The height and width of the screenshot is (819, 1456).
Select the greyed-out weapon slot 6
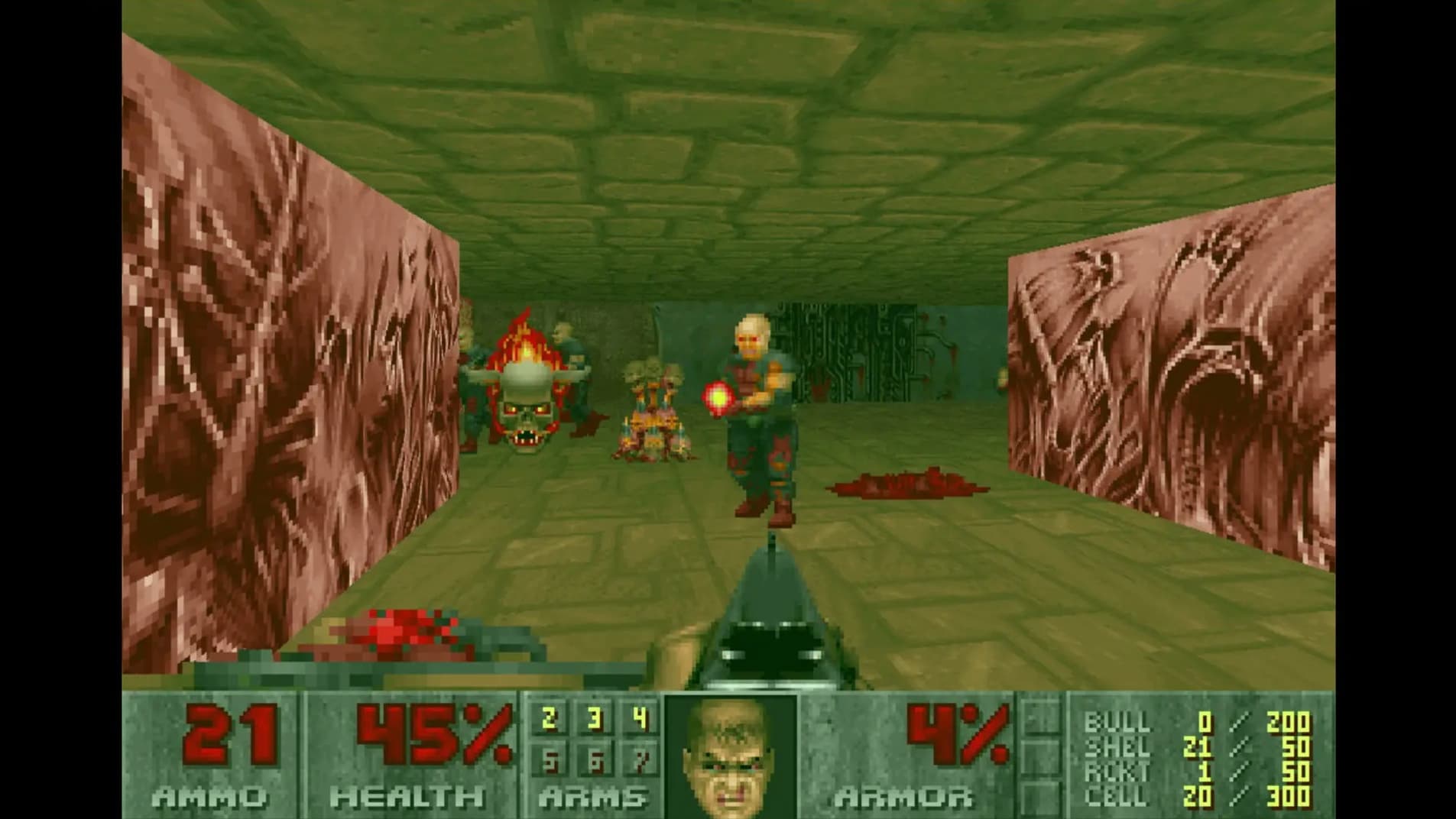pos(595,761)
